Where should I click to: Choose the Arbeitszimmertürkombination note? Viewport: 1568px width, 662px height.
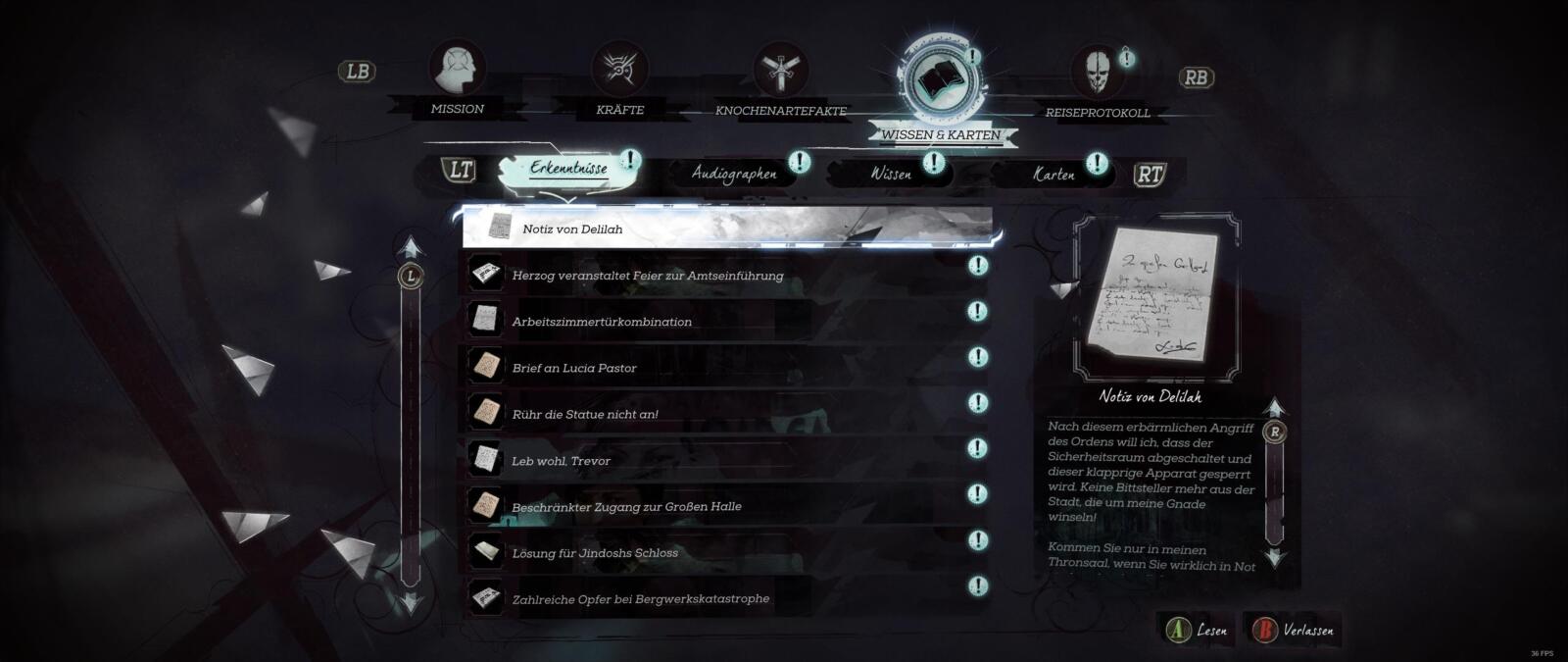pyautogui.click(x=725, y=322)
